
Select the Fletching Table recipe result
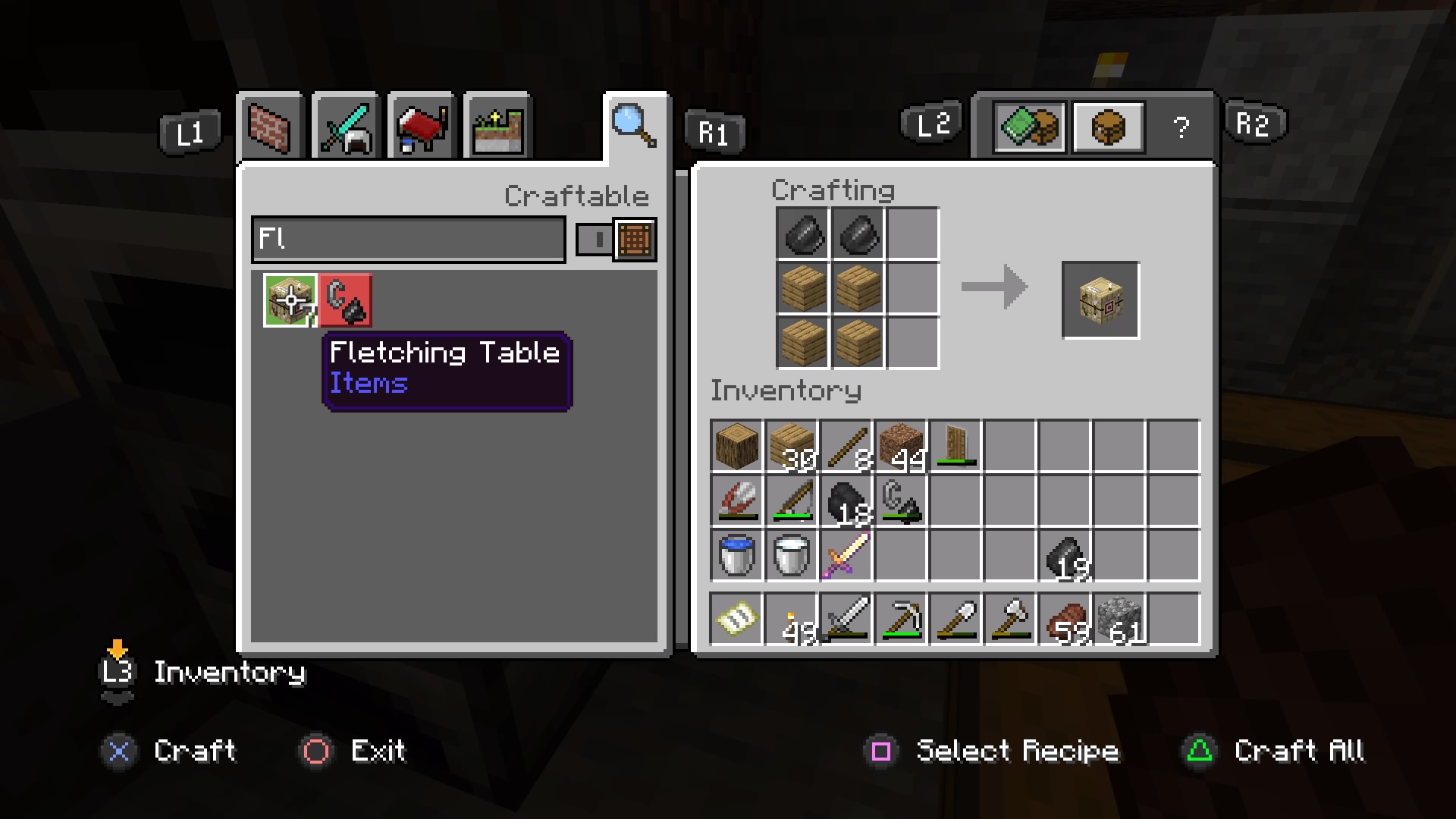click(x=1099, y=299)
